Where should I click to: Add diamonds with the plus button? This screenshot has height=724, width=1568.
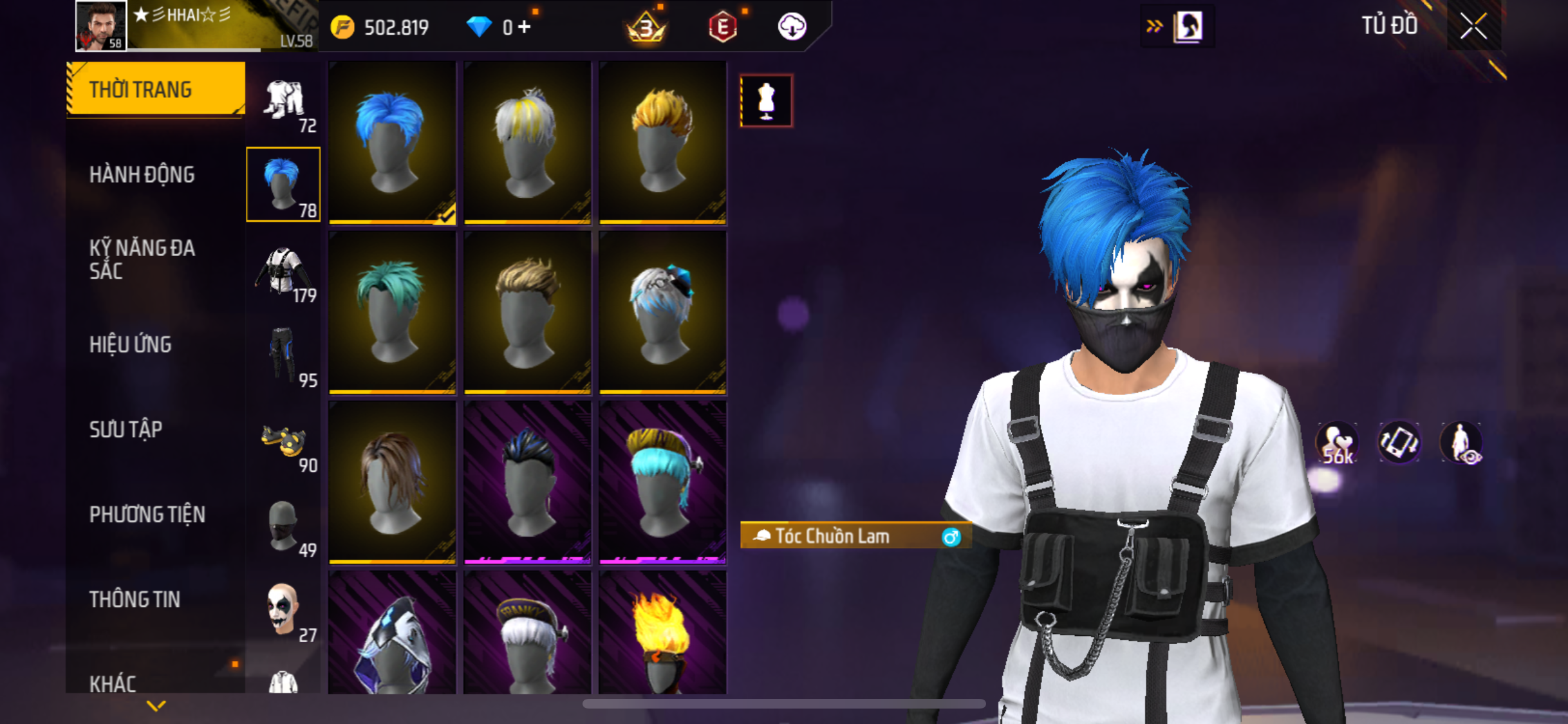pos(525,27)
